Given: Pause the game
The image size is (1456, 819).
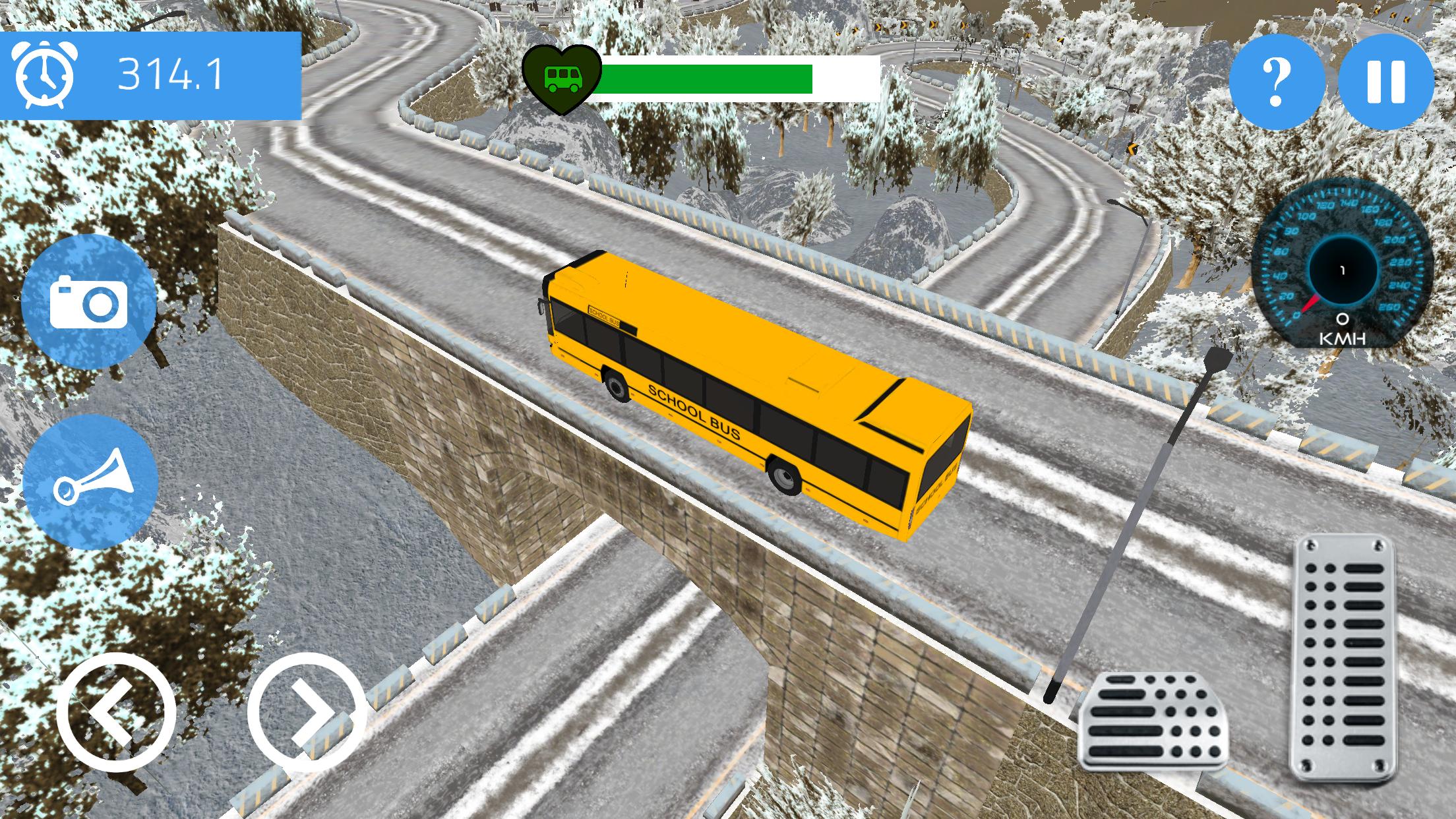Looking at the screenshot, I should pos(1385,82).
